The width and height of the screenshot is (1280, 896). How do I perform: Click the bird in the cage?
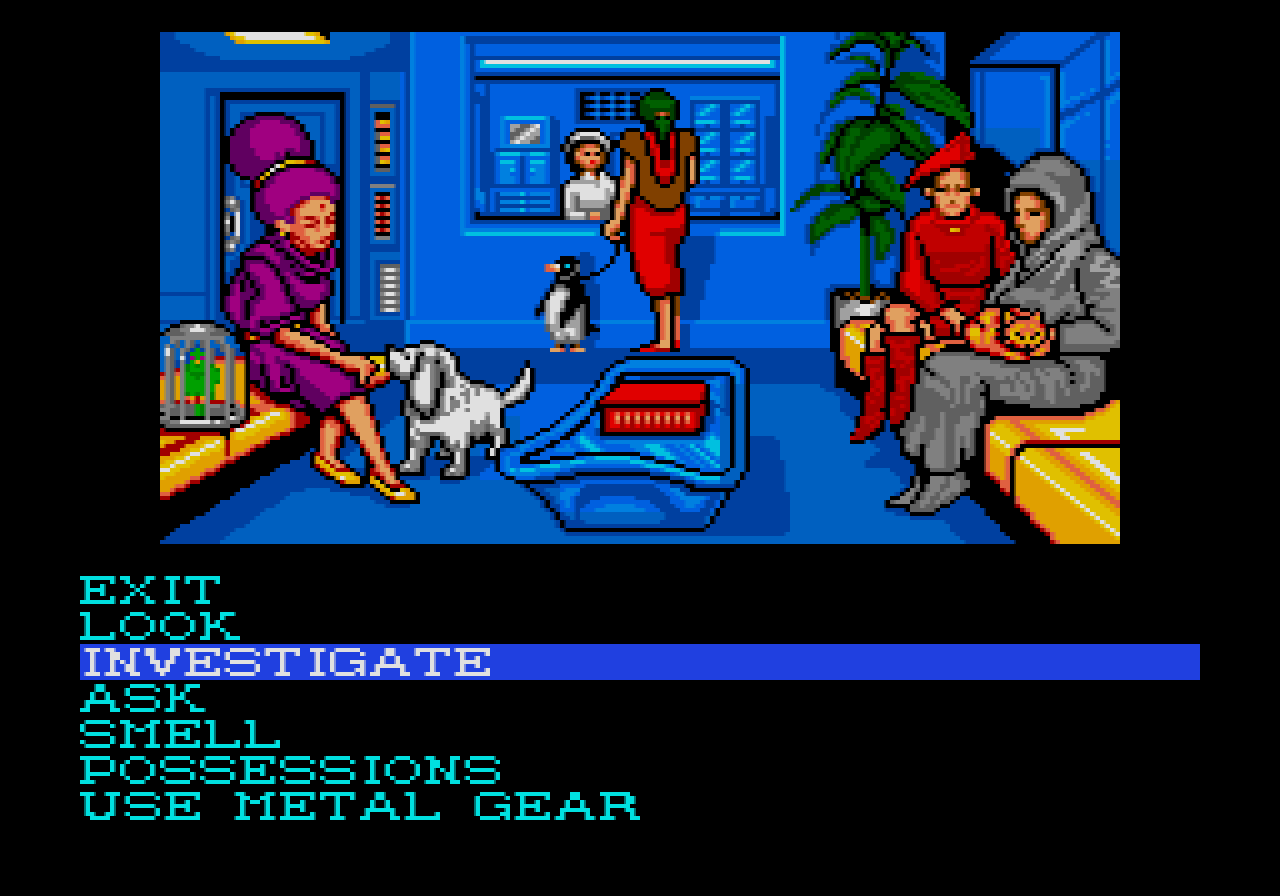coord(198,375)
